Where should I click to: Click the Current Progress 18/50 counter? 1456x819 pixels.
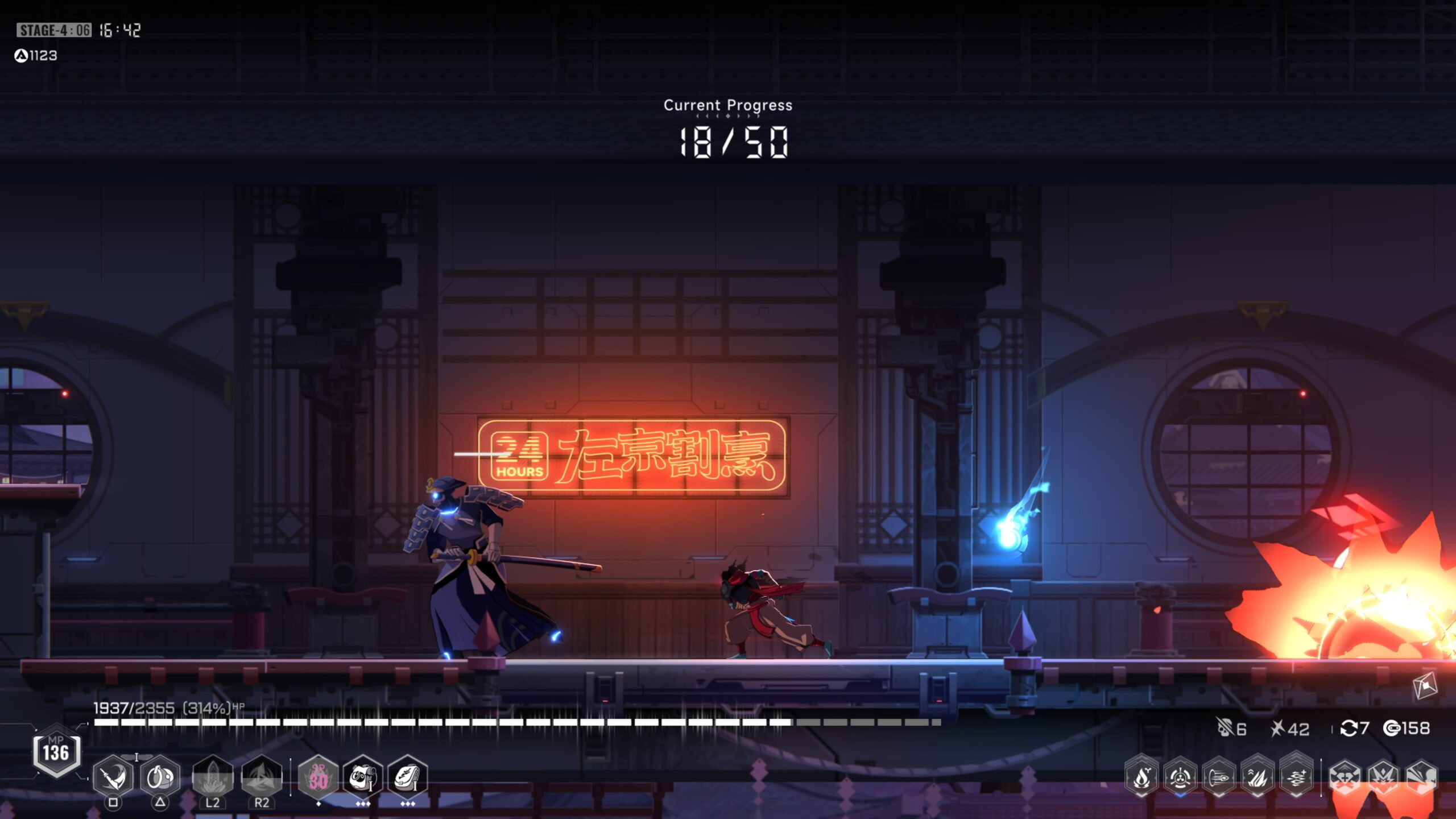pyautogui.click(x=730, y=143)
